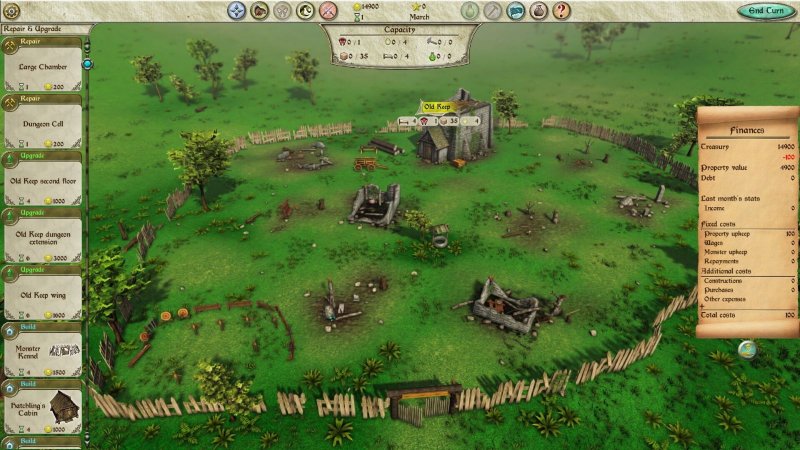Click the pouch icon in top toolbar
800x450 pixels.
click(x=539, y=11)
